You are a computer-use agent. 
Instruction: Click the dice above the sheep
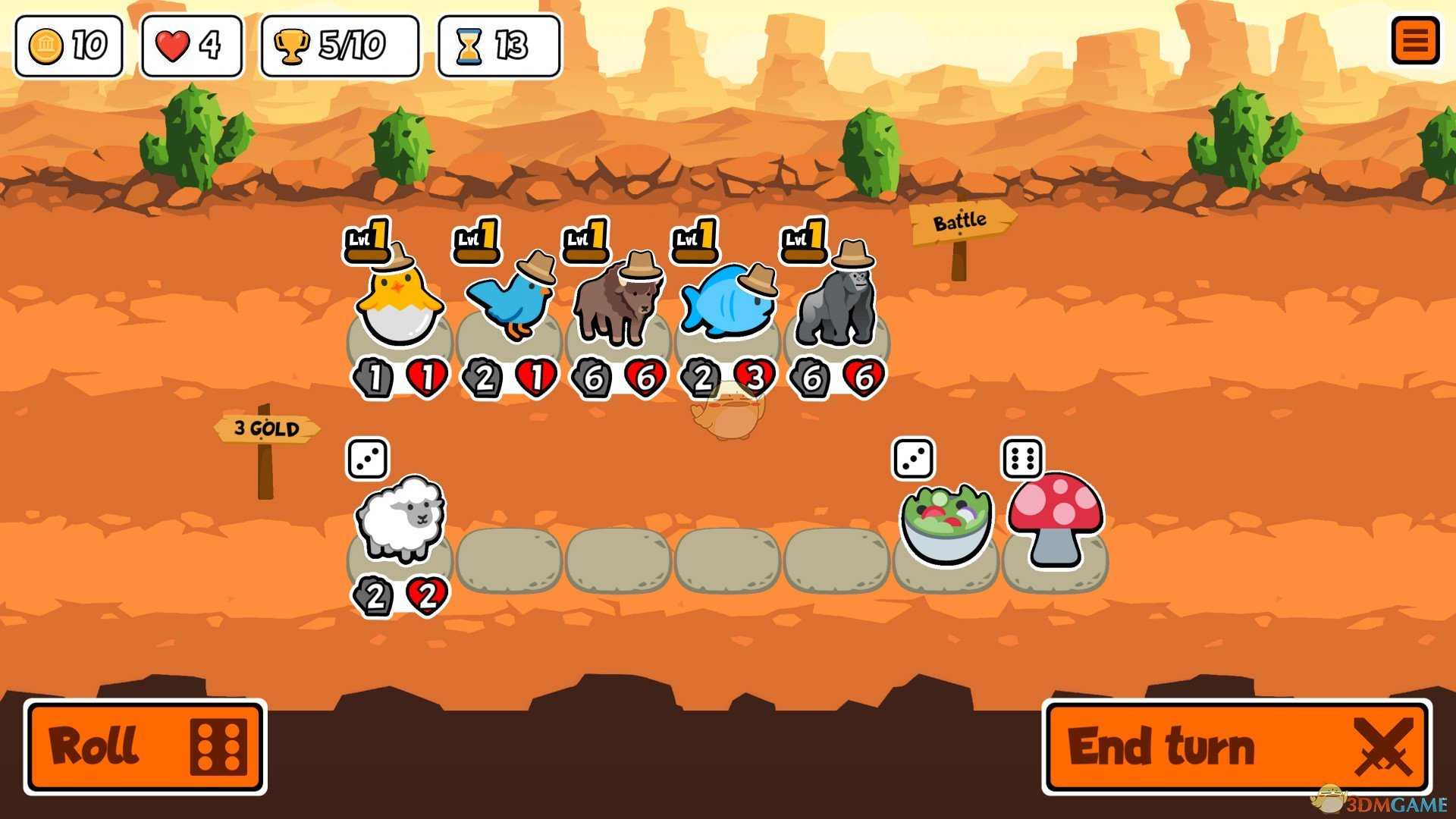(367, 457)
